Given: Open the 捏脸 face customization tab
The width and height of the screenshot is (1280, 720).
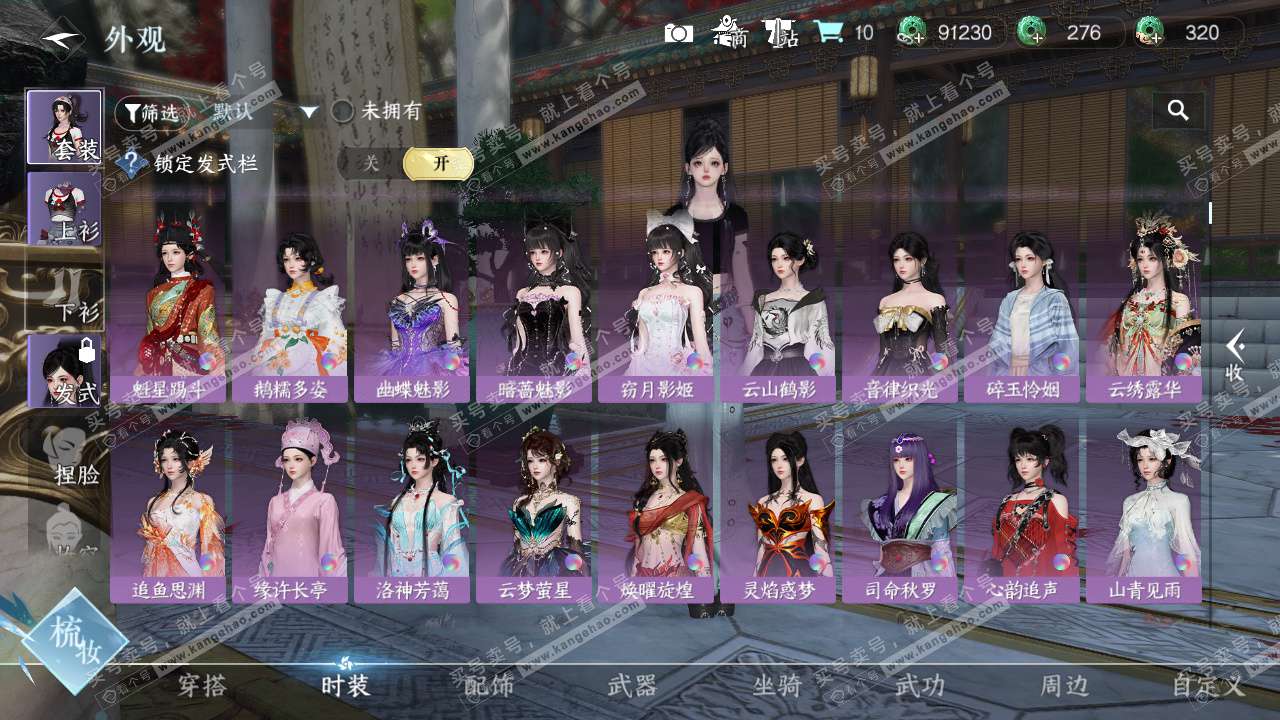Looking at the screenshot, I should [70, 455].
